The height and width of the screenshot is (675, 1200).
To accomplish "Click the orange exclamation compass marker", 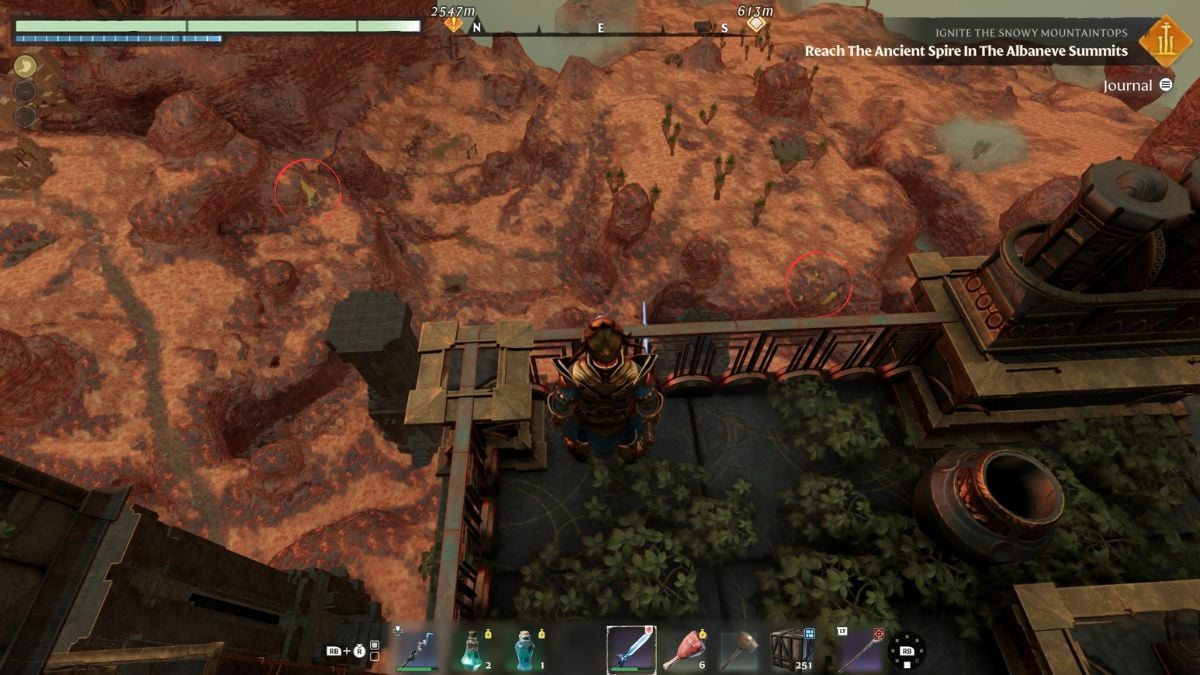I will point(455,23).
